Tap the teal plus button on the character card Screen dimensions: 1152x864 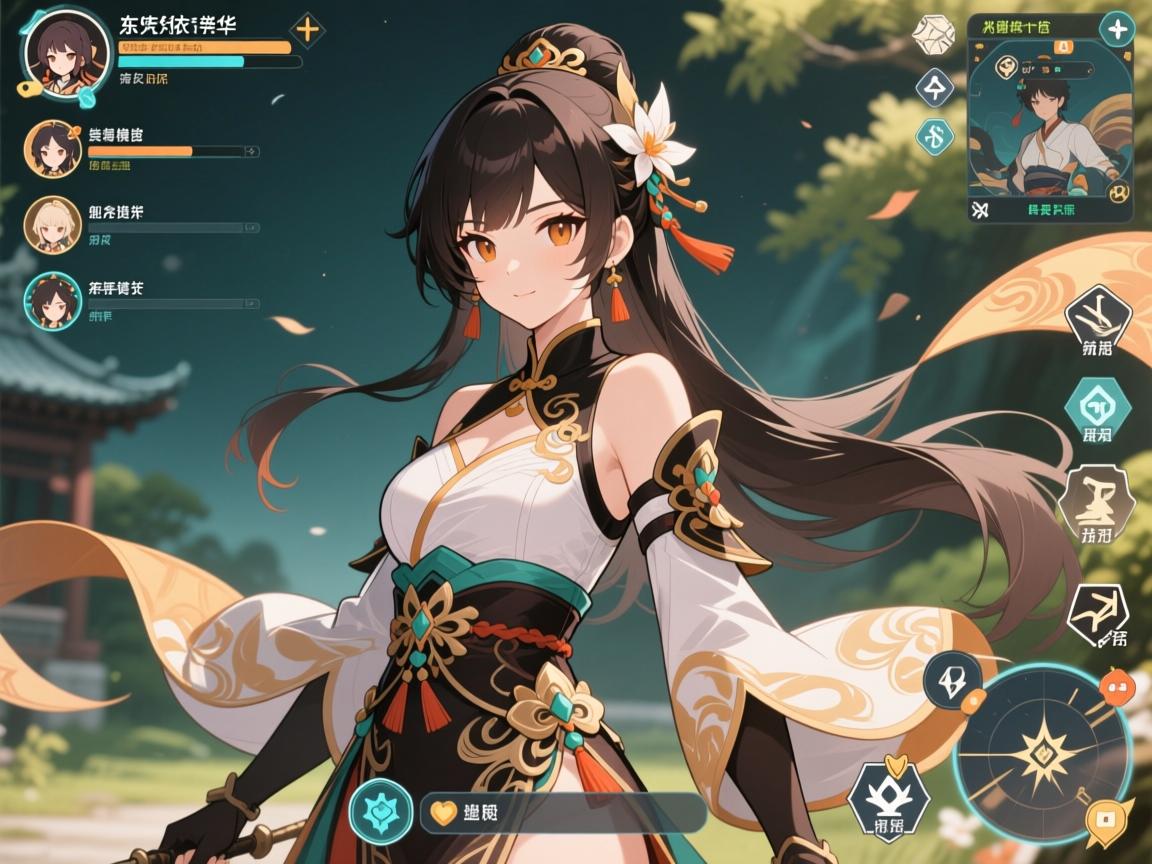point(1115,28)
